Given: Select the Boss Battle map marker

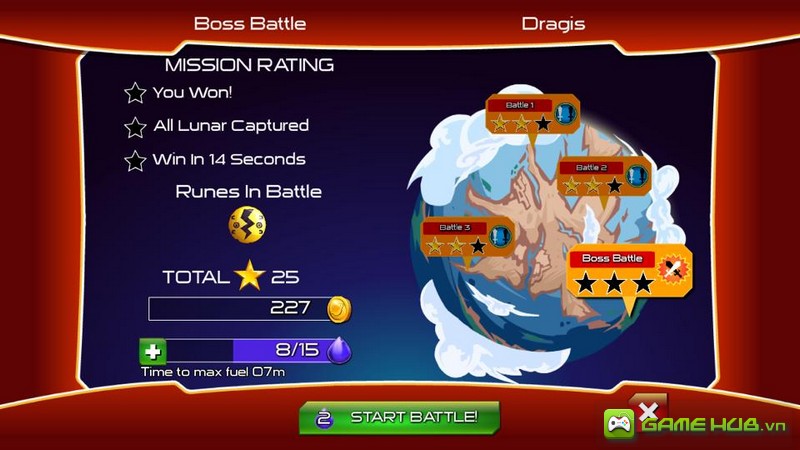Looking at the screenshot, I should pyautogui.click(x=630, y=271).
